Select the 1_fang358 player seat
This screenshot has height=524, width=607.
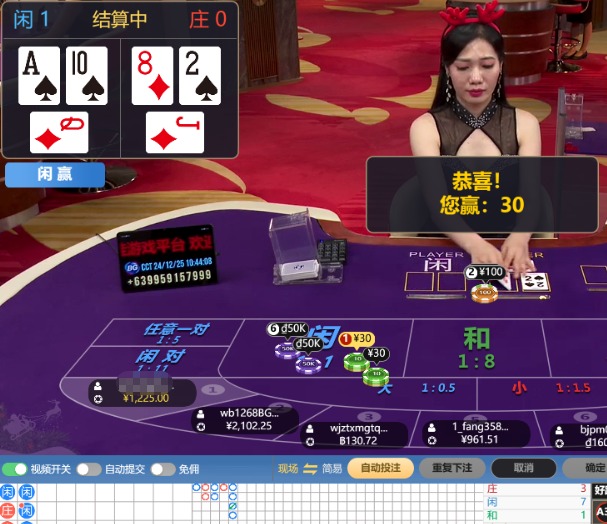tap(474, 432)
